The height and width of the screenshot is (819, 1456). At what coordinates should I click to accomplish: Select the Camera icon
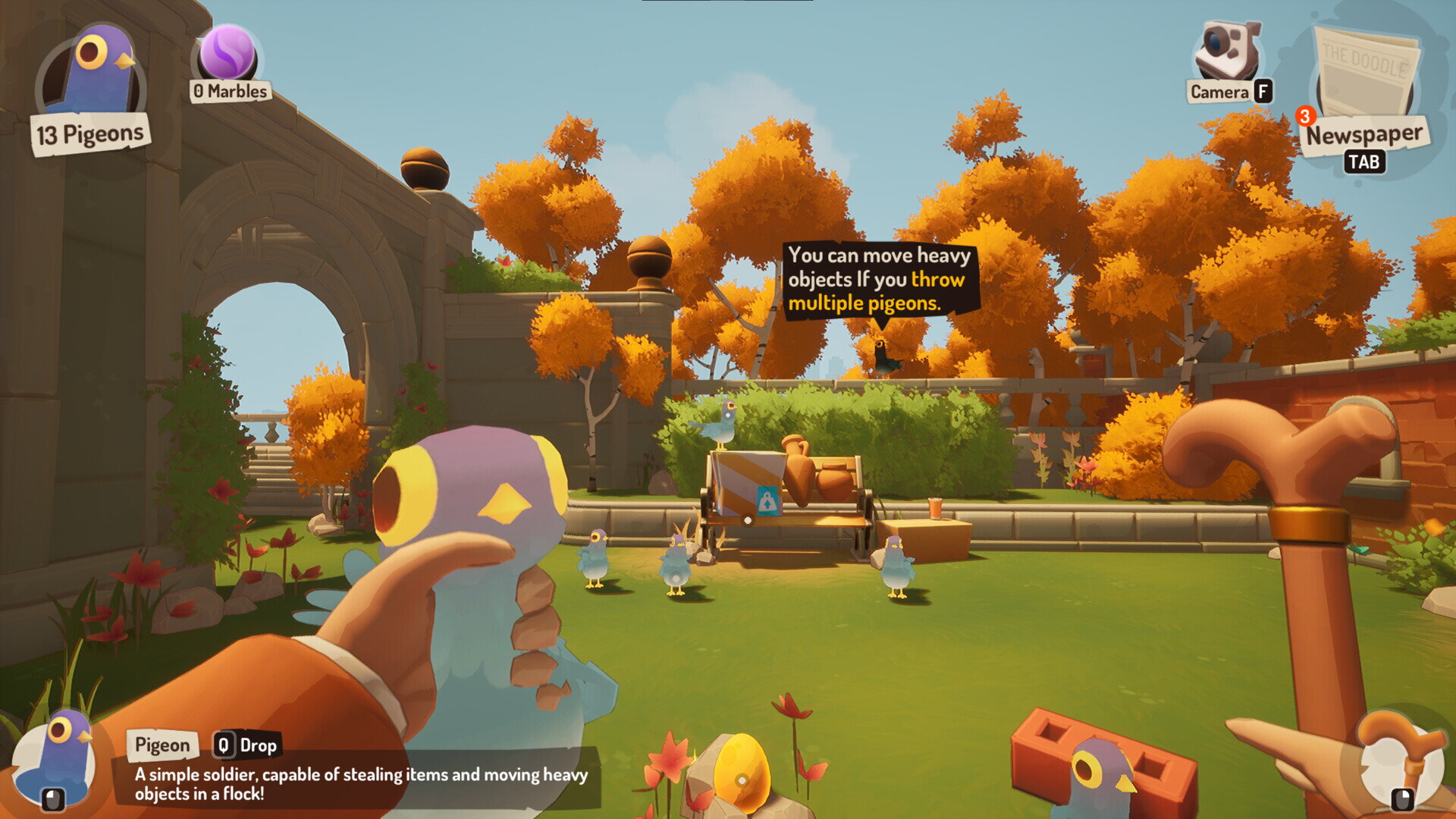coord(1227,52)
